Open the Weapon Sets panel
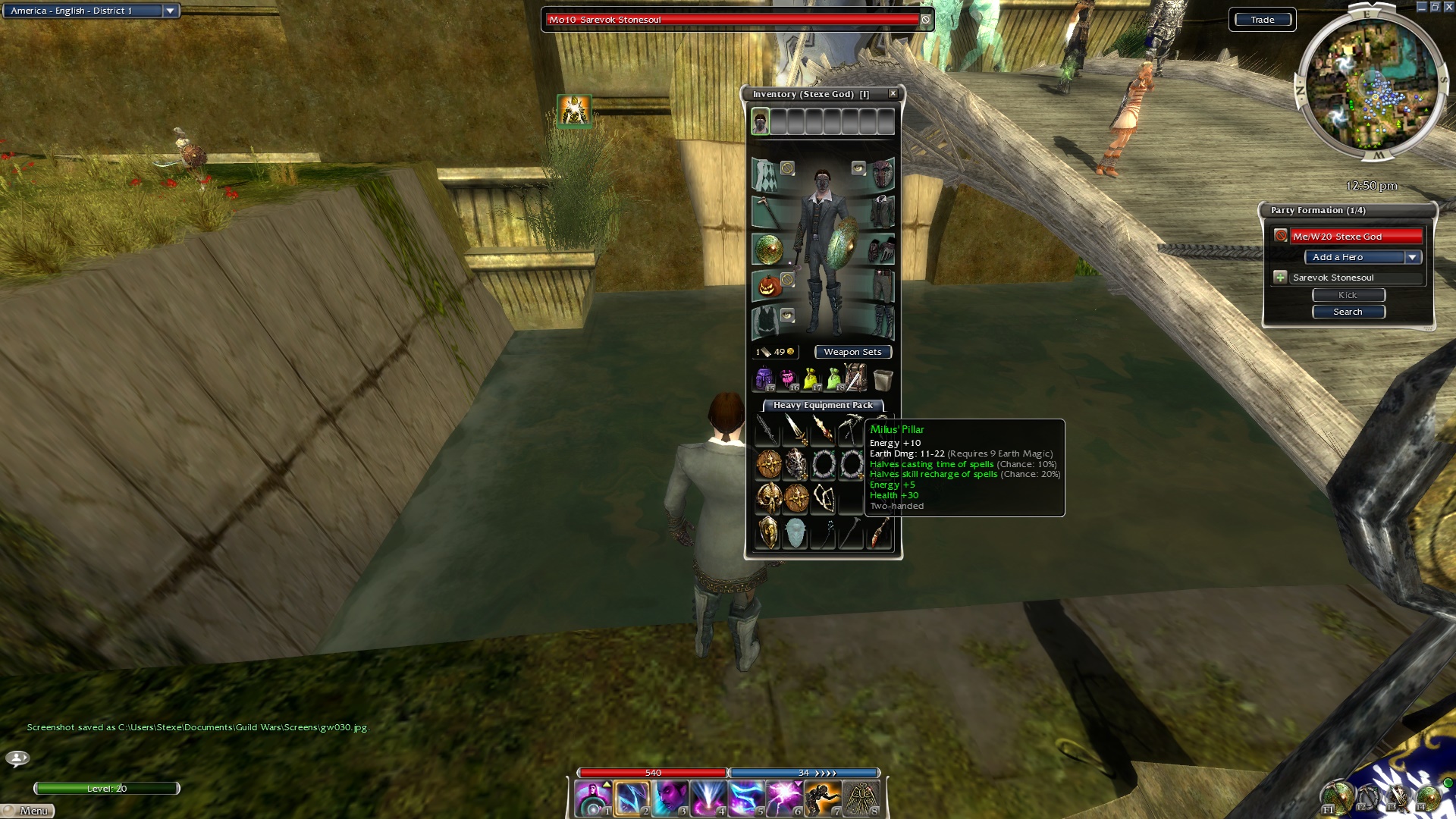 coord(852,352)
